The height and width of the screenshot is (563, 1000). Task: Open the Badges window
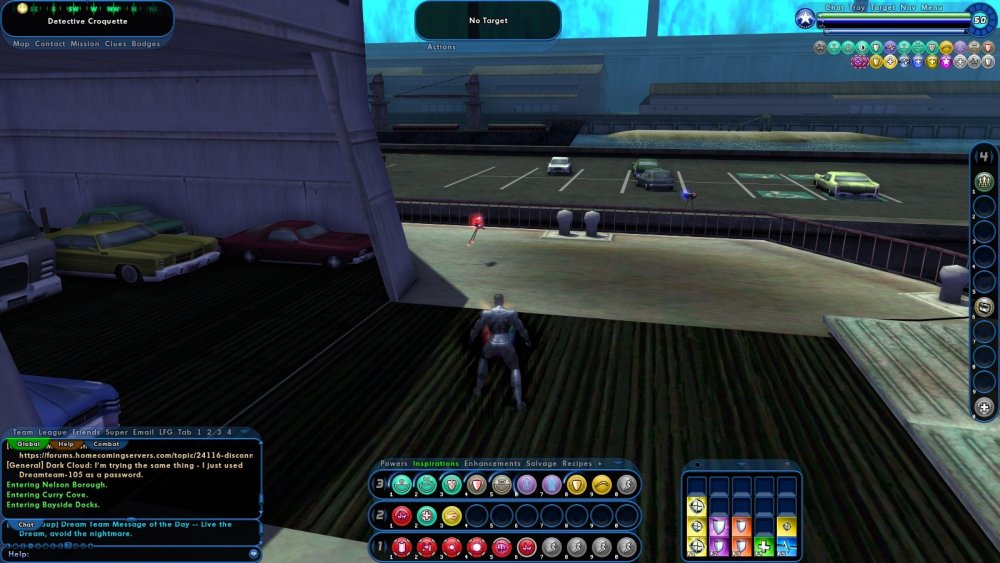coord(146,44)
